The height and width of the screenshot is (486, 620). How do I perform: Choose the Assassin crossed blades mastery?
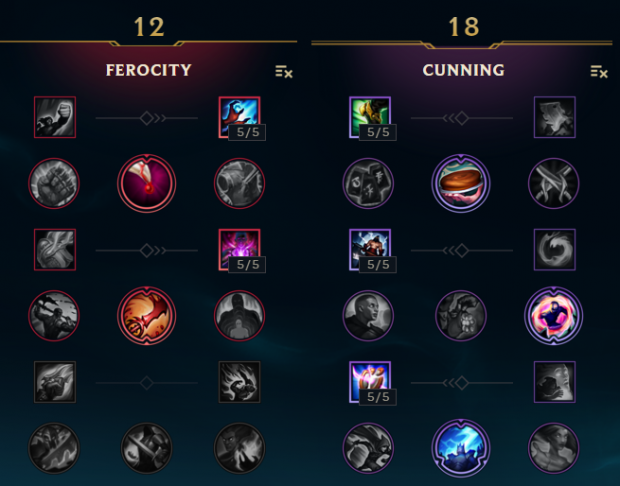[x=552, y=182]
